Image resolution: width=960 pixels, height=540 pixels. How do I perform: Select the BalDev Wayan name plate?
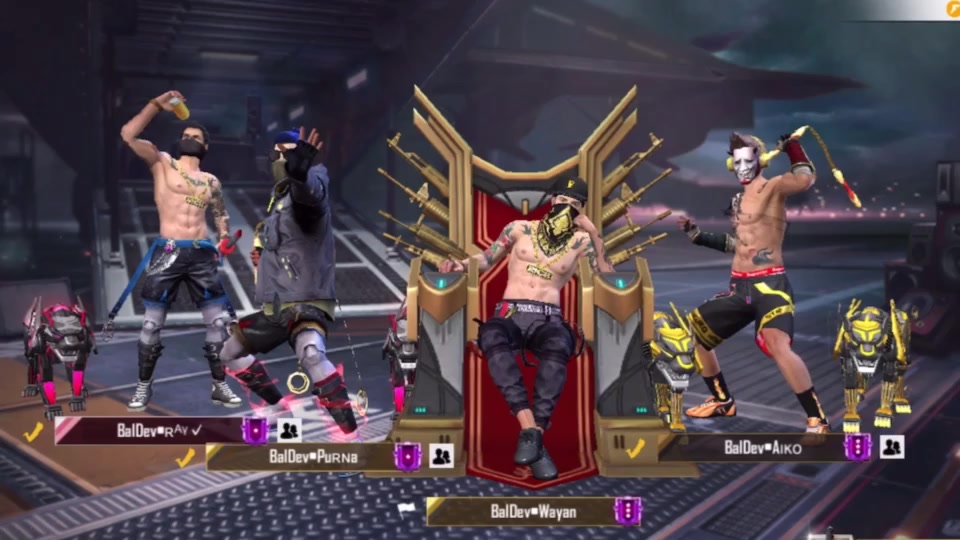pyautogui.click(x=520, y=511)
